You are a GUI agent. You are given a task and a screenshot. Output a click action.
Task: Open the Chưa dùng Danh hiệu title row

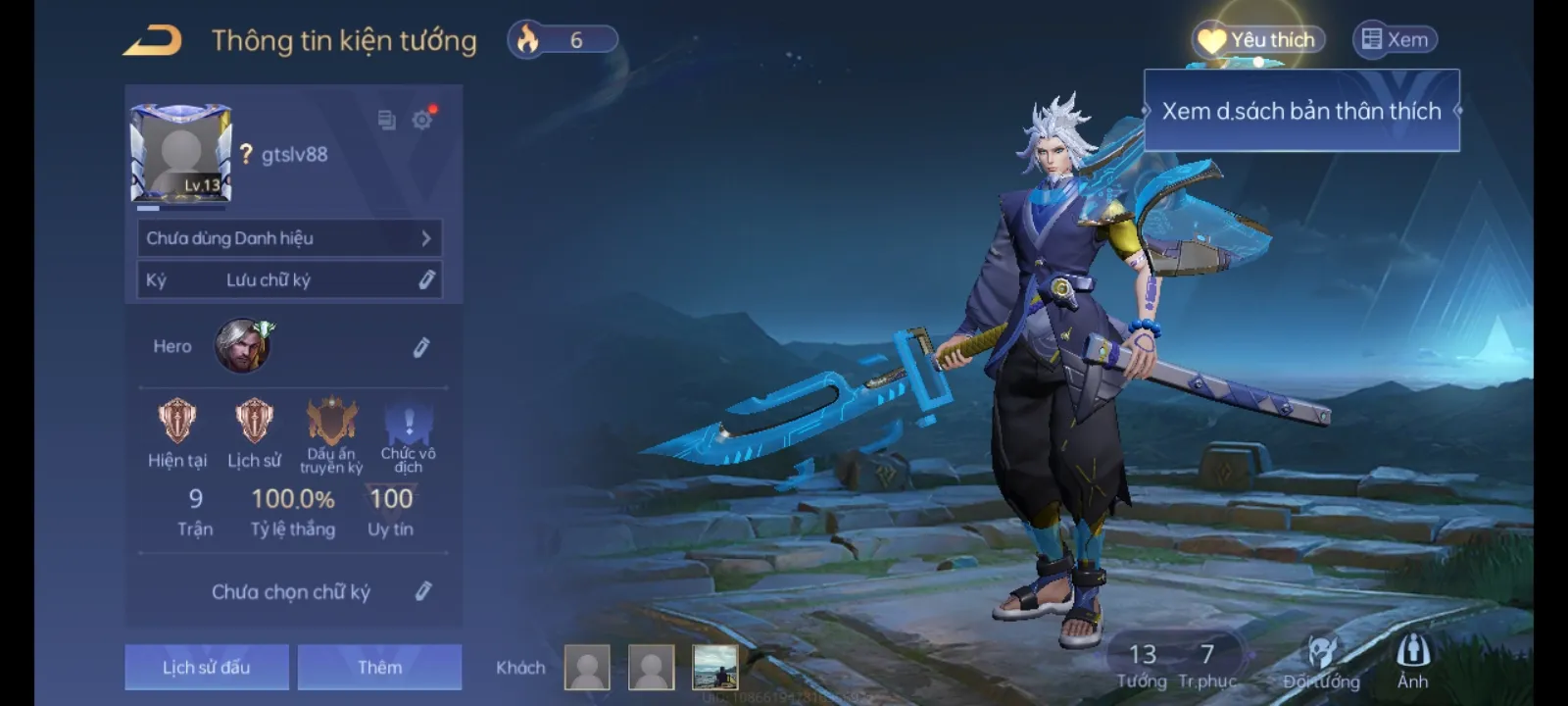click(x=289, y=238)
